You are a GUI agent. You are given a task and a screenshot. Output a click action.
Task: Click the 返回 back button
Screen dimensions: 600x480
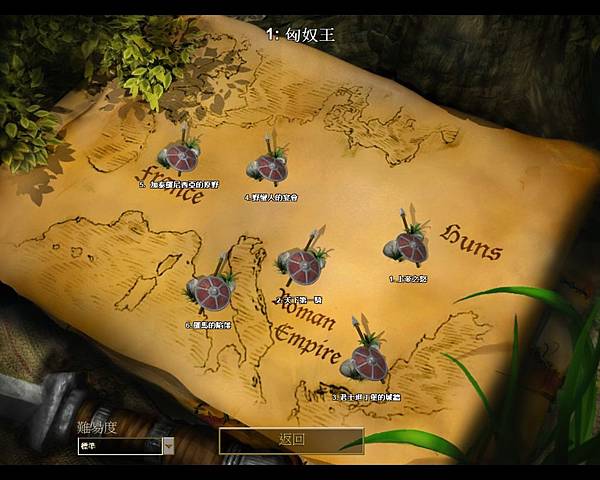coord(291,440)
